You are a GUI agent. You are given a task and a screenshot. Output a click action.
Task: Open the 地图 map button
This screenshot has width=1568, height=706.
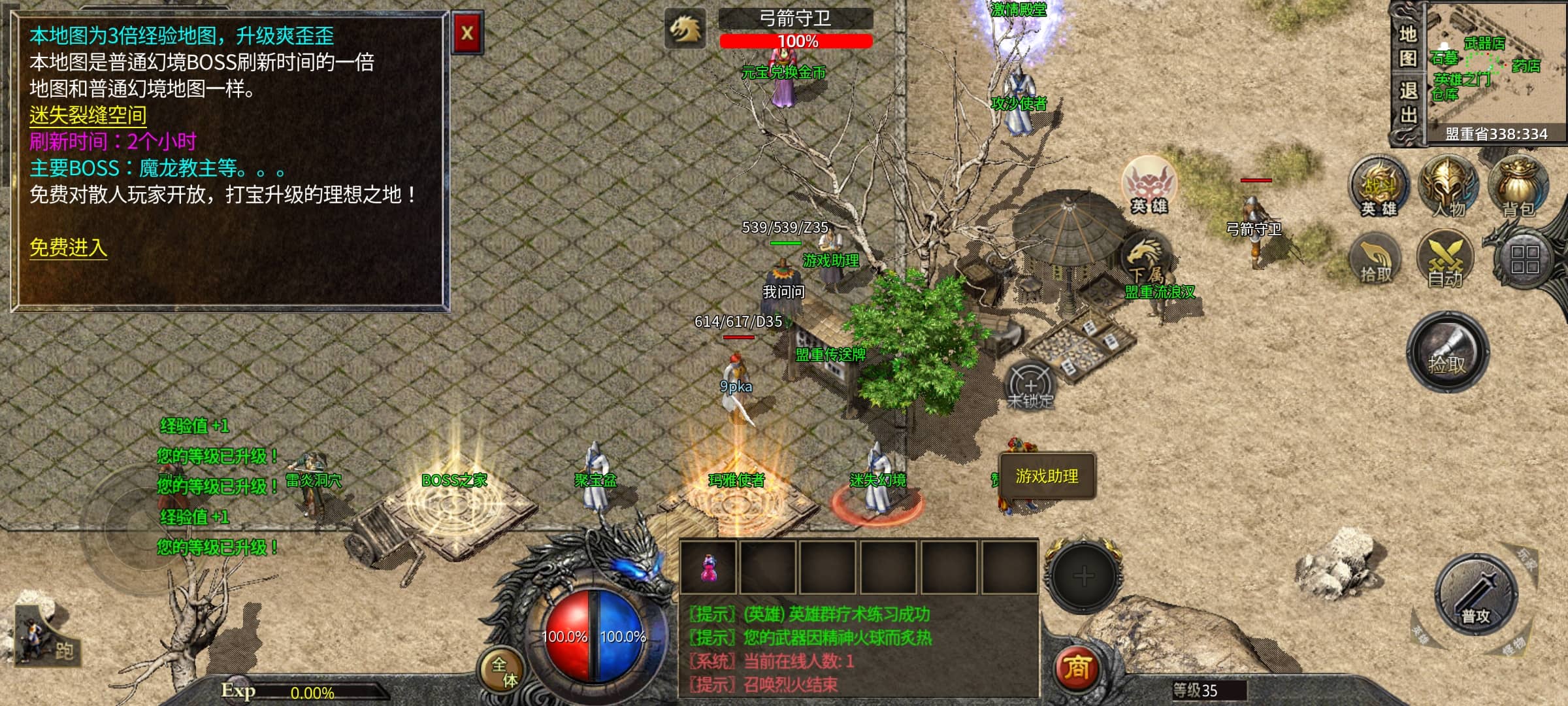[x=1408, y=46]
